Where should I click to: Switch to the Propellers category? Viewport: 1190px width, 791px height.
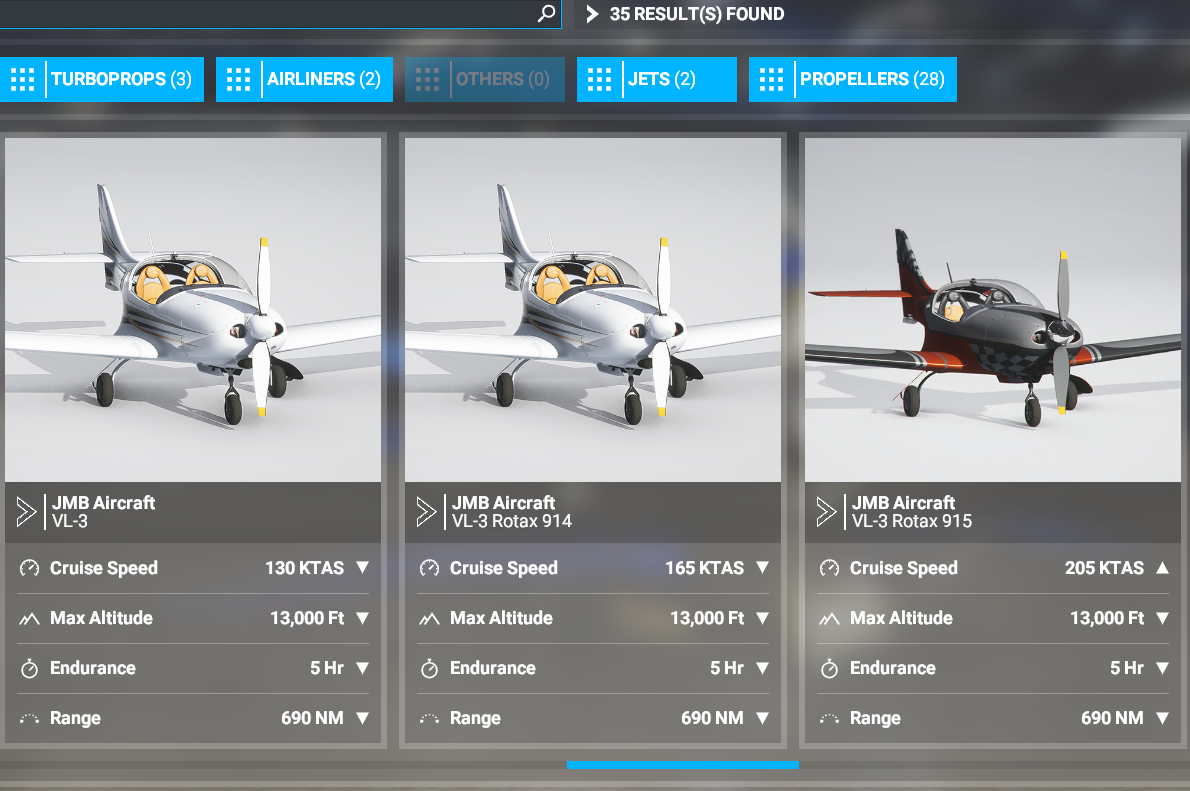[852, 79]
